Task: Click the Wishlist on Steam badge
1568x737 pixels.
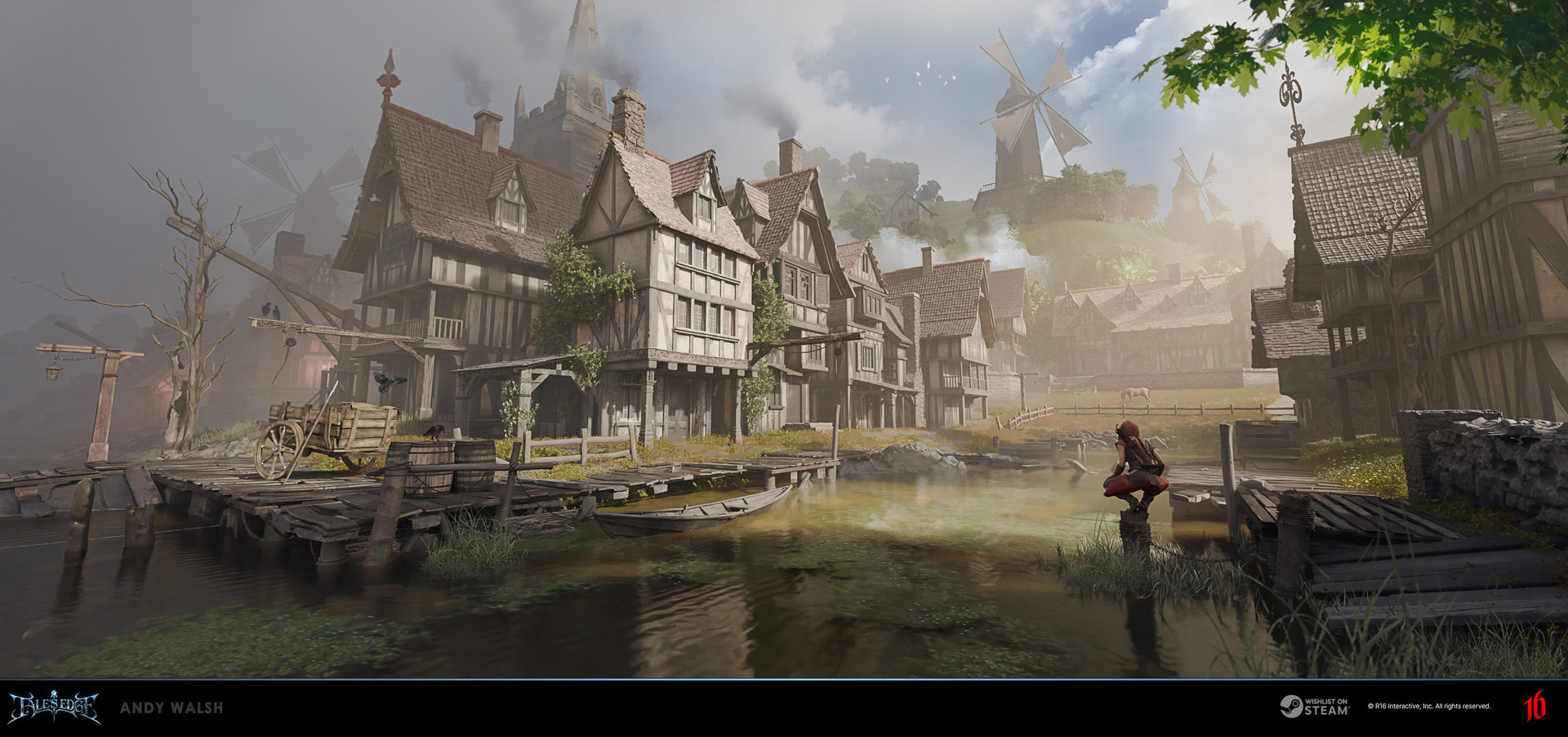Action: tap(1314, 707)
